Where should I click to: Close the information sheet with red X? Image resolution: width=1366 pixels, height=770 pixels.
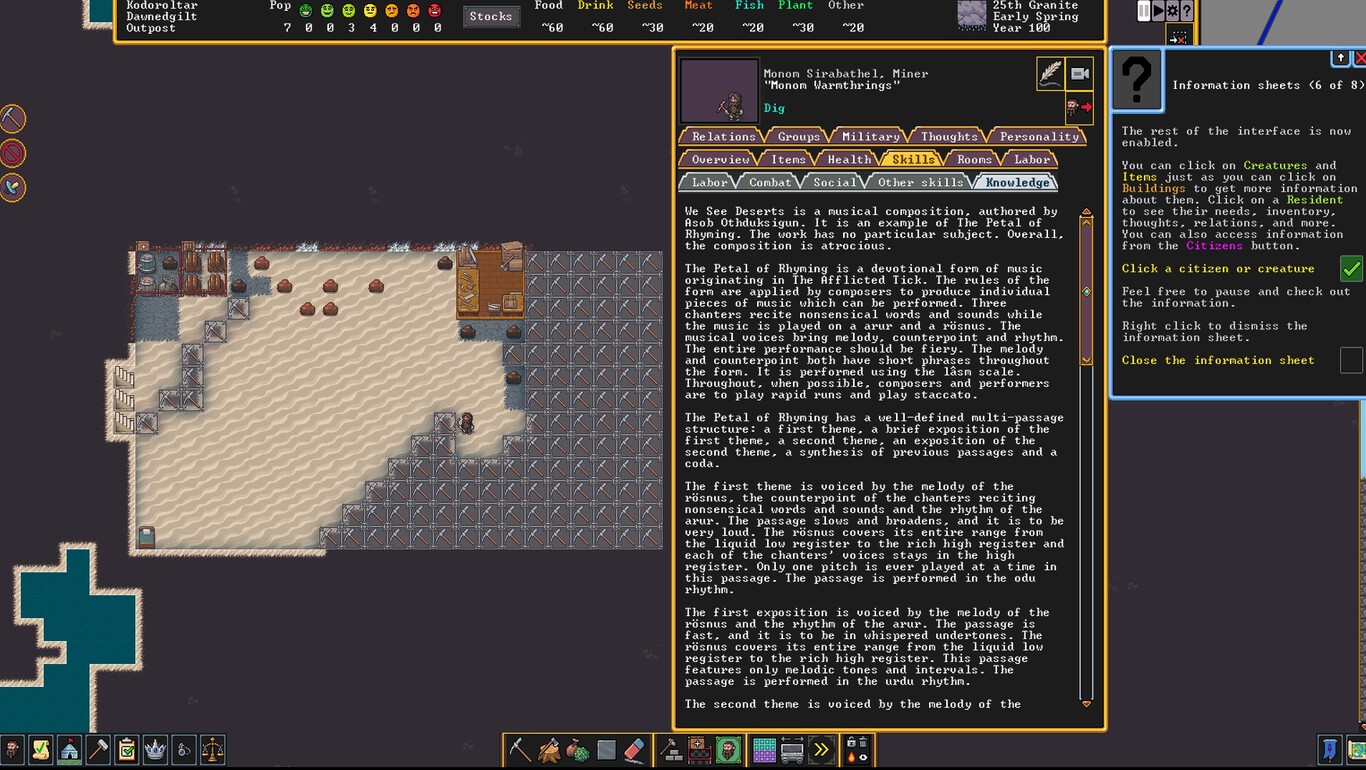coord(1359,59)
